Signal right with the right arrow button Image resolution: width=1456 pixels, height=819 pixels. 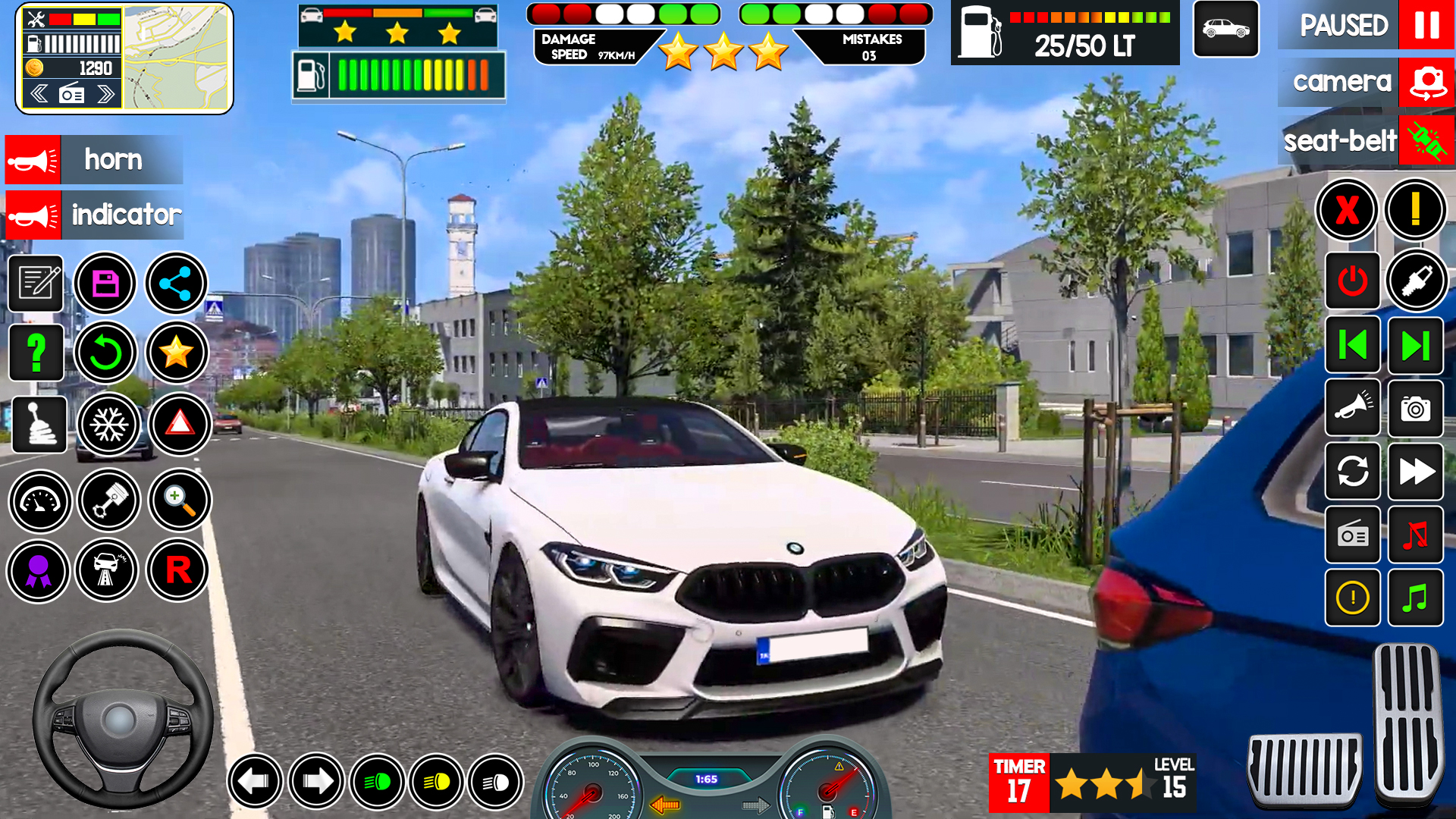tap(316, 781)
